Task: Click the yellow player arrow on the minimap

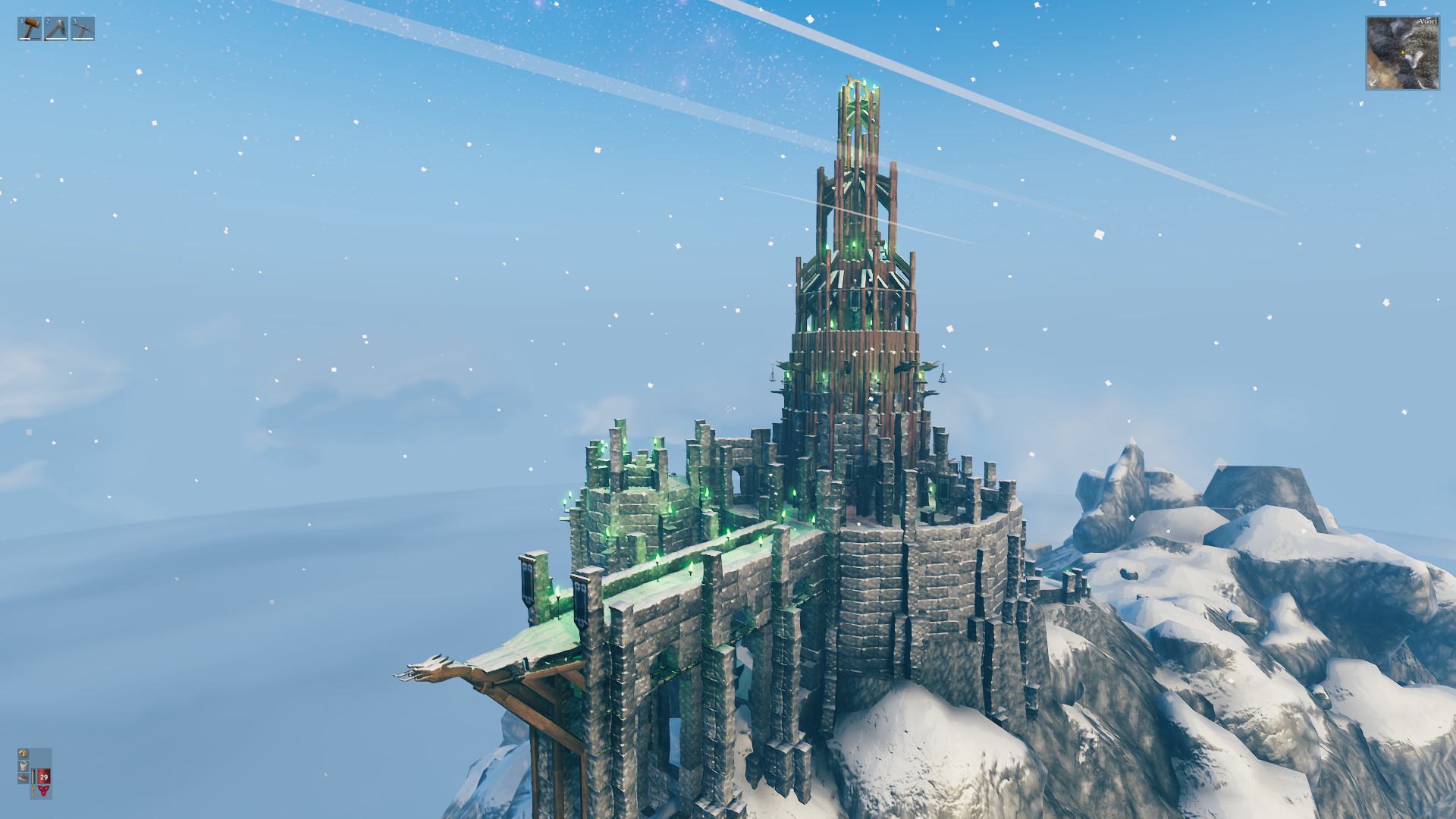Action: point(1403,52)
